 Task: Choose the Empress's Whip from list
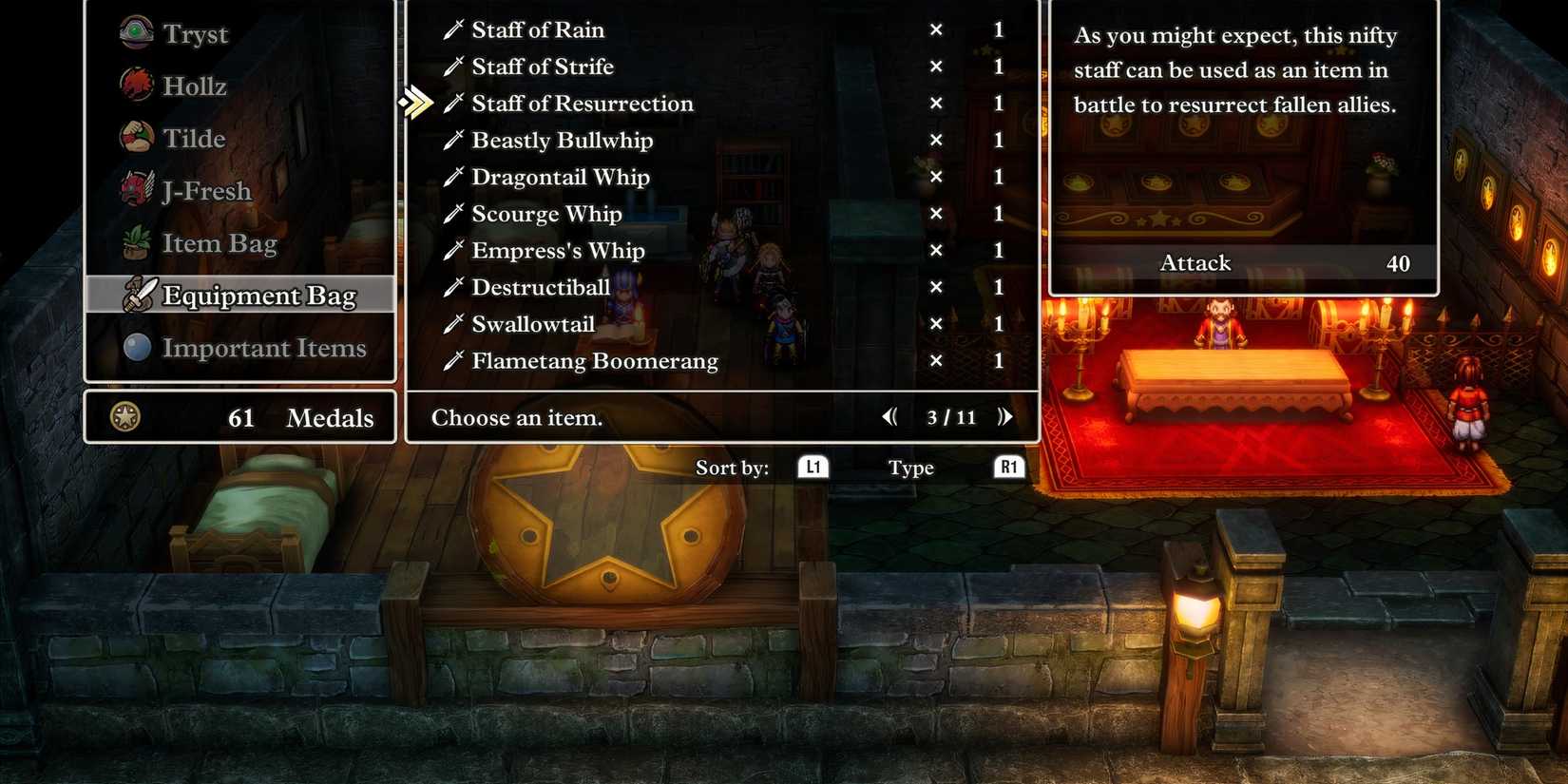(x=558, y=250)
